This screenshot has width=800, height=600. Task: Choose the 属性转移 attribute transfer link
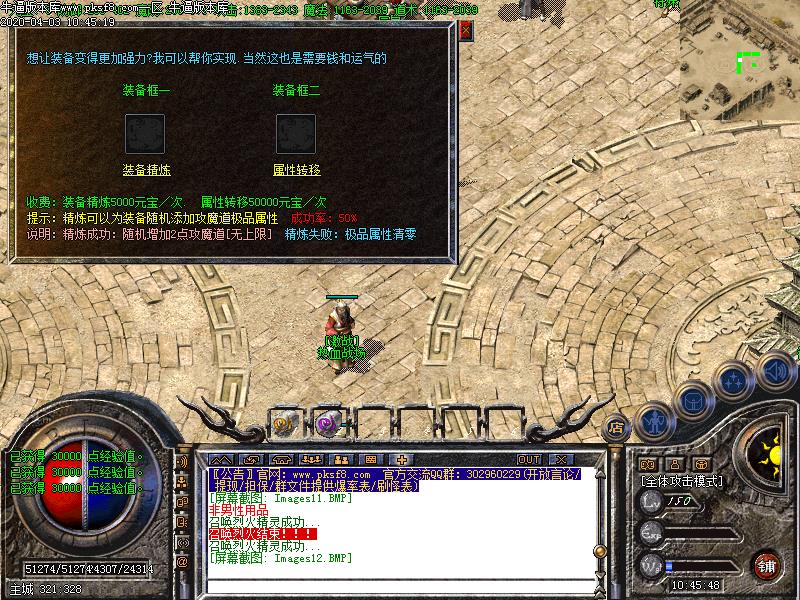[296, 170]
